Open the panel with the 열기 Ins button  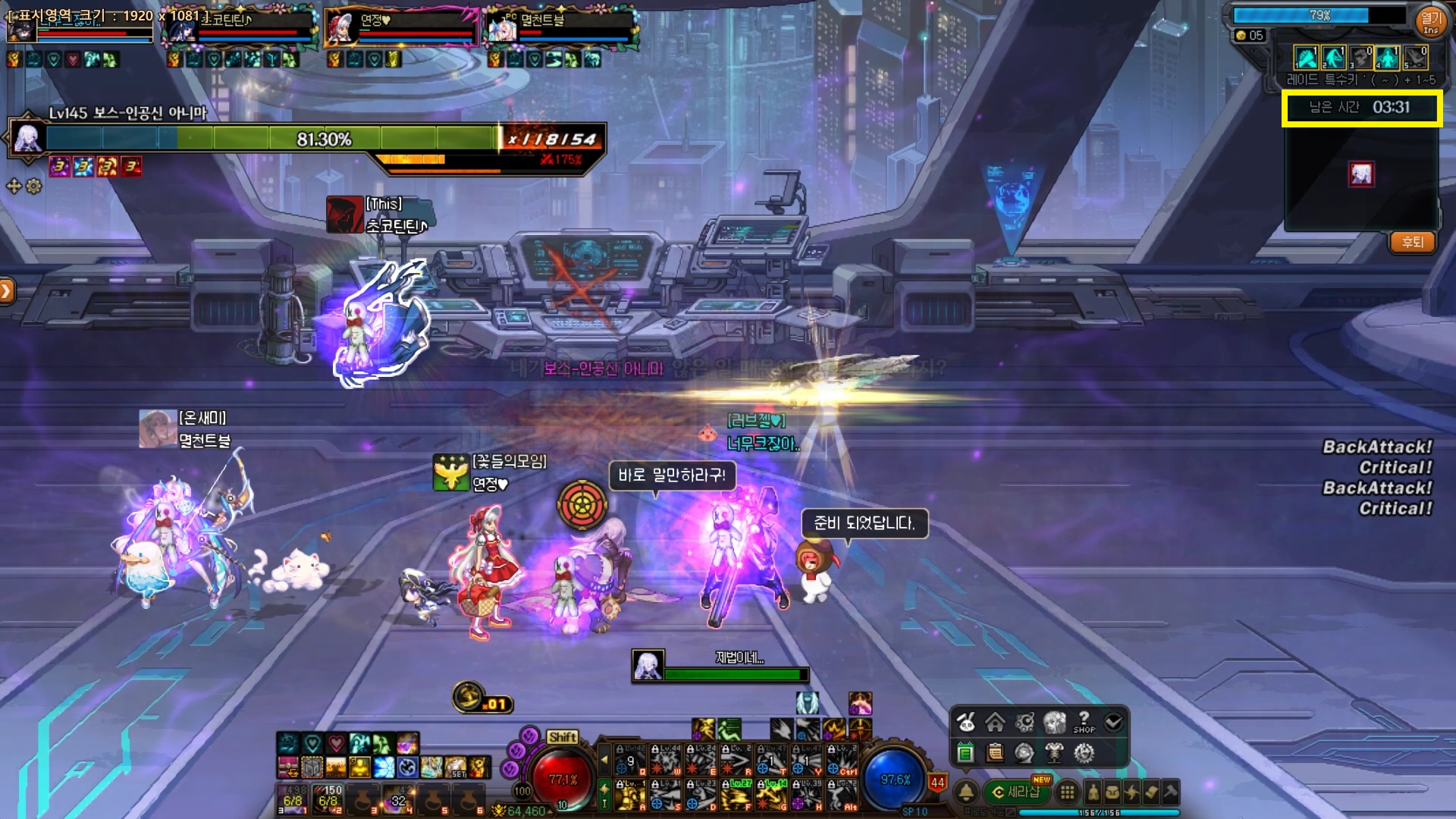(x=1430, y=20)
